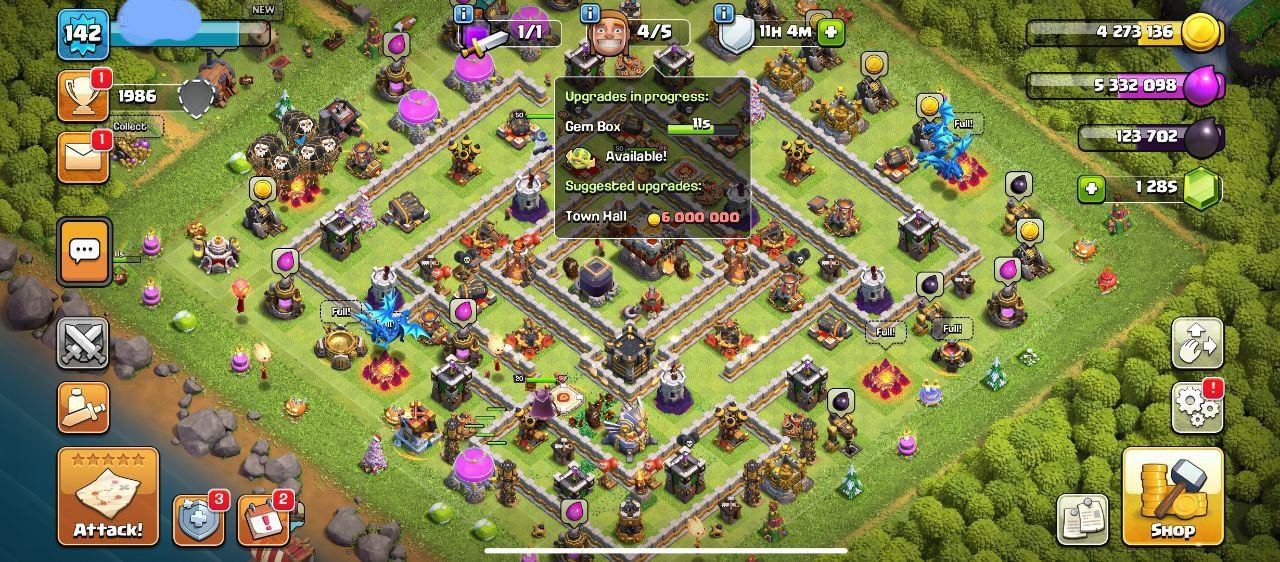The width and height of the screenshot is (1280, 562).
Task: View trophy league with 1986 trophies
Action: [x=84, y=96]
